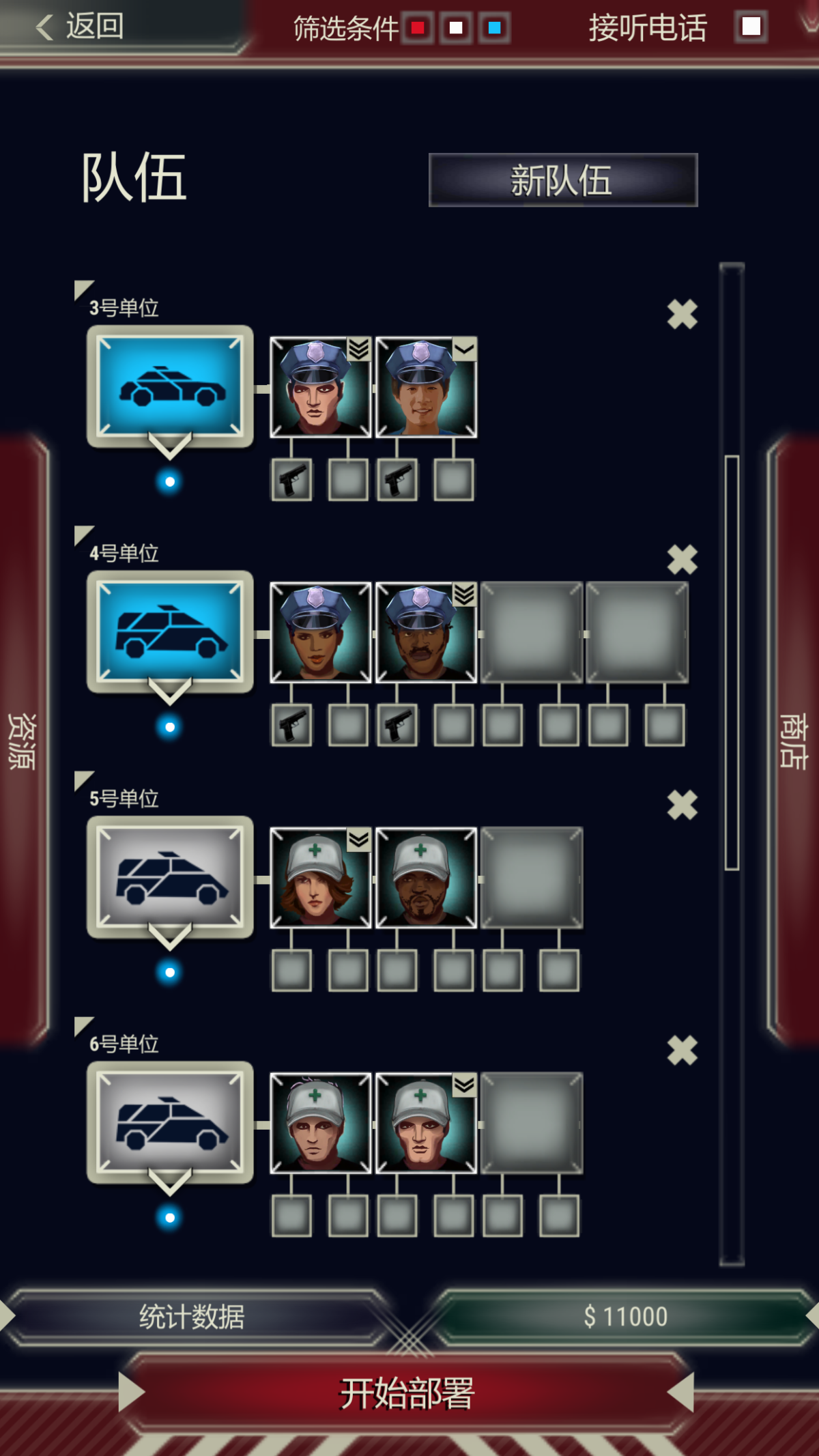Enable the 接听电话 checkbox
819x1456 pixels.
tap(751, 27)
